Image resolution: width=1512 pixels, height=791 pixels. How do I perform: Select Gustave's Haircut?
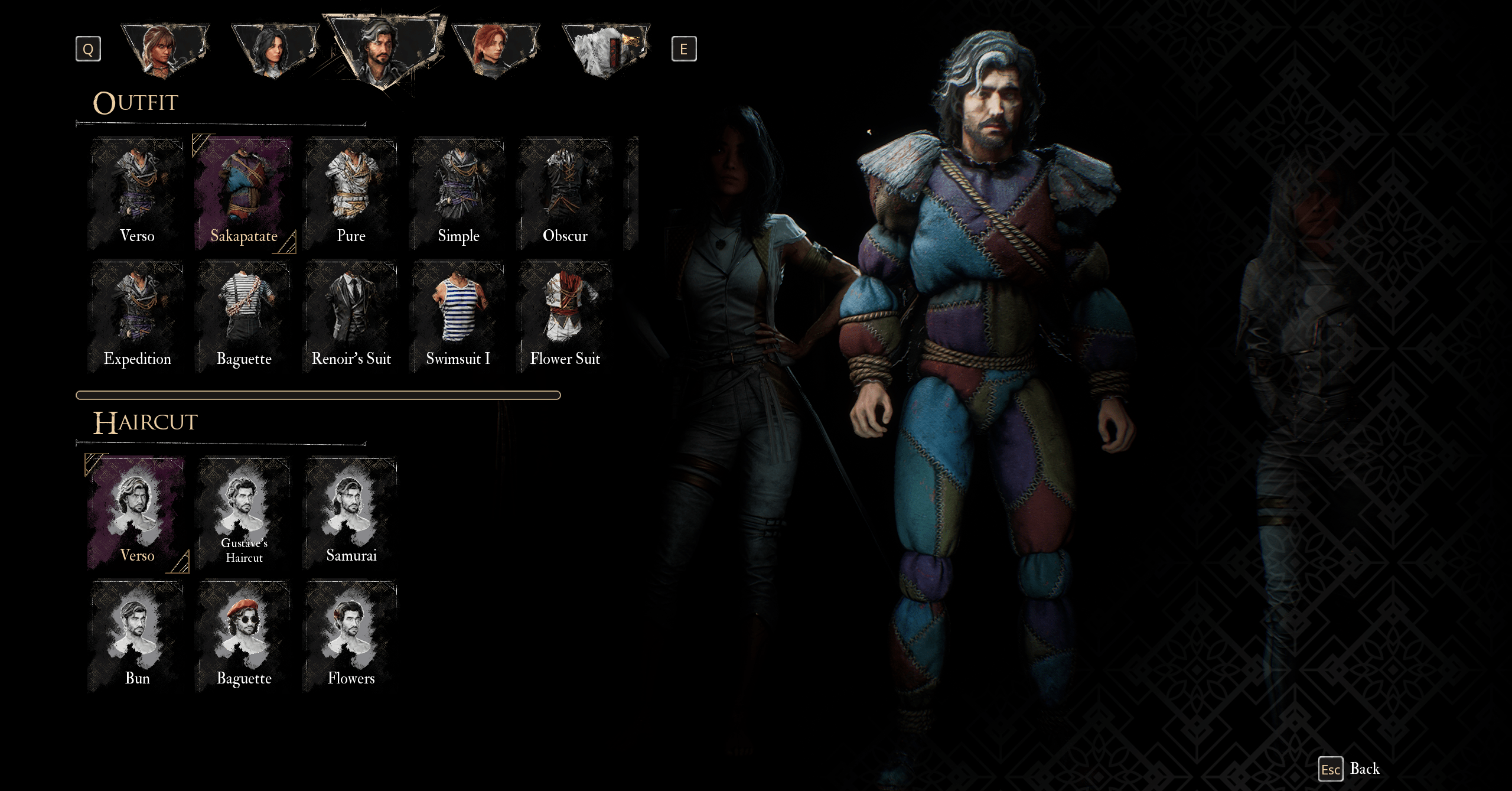coord(244,513)
